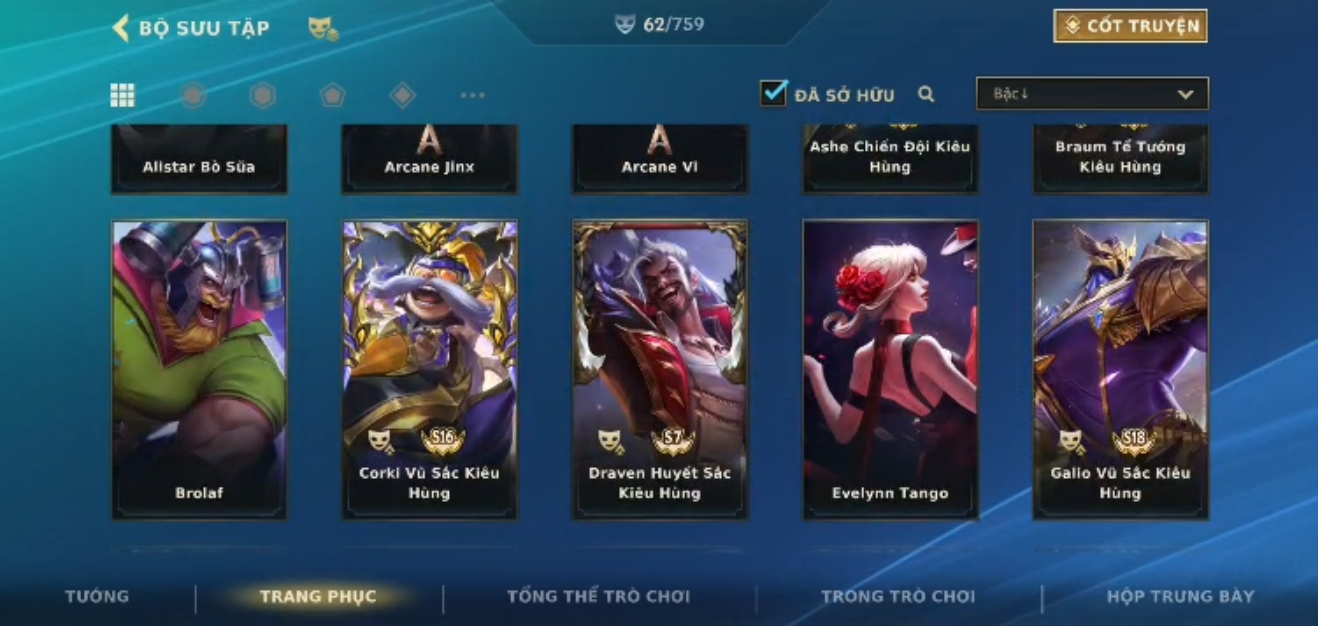Image resolution: width=1318 pixels, height=626 pixels.
Task: Switch to the Tổng Thể Trò Chơi tab
Action: tap(598, 597)
